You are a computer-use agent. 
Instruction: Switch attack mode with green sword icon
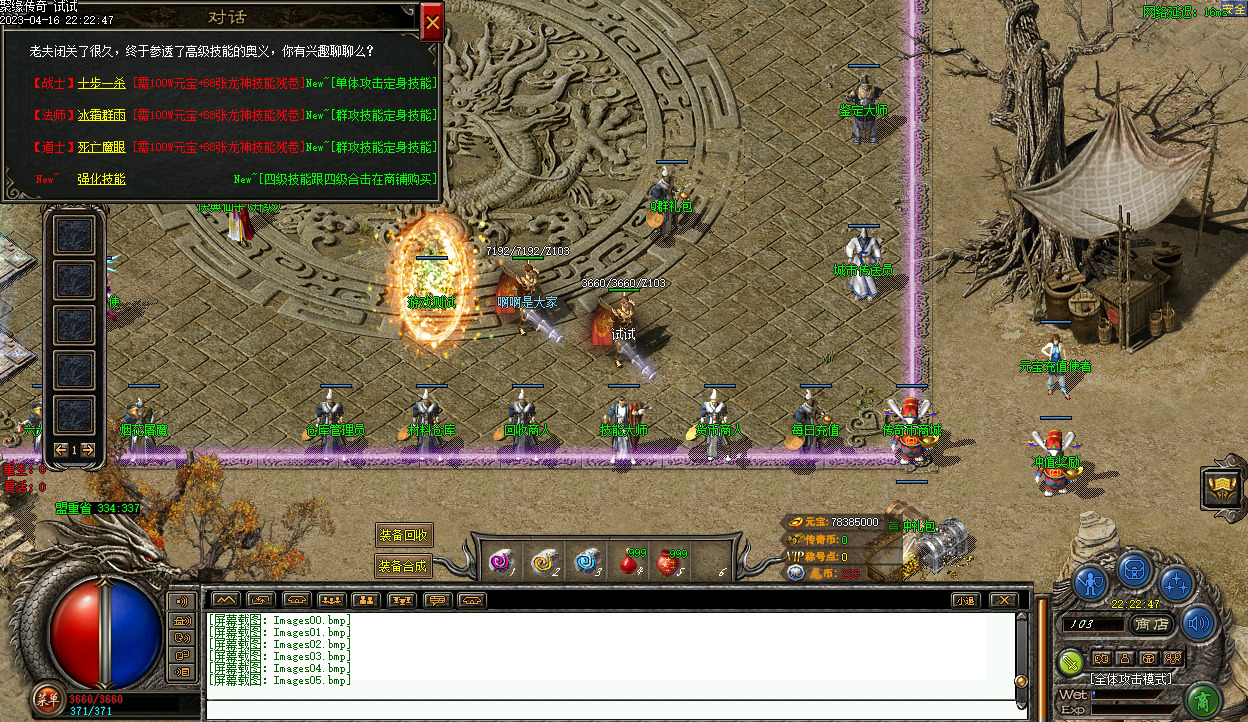pos(1071,660)
